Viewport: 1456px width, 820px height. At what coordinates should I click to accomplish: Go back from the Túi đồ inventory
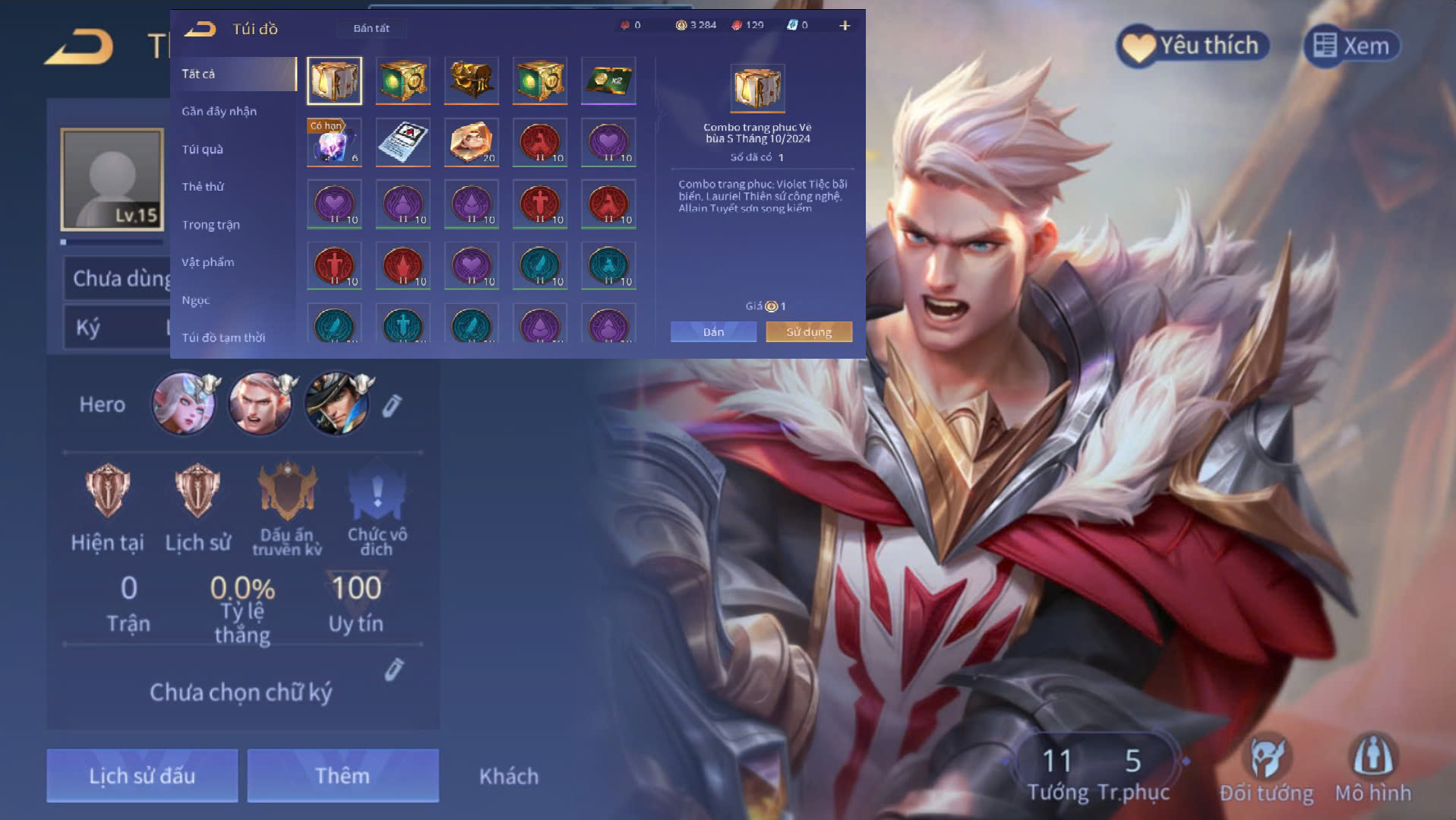pos(201,29)
